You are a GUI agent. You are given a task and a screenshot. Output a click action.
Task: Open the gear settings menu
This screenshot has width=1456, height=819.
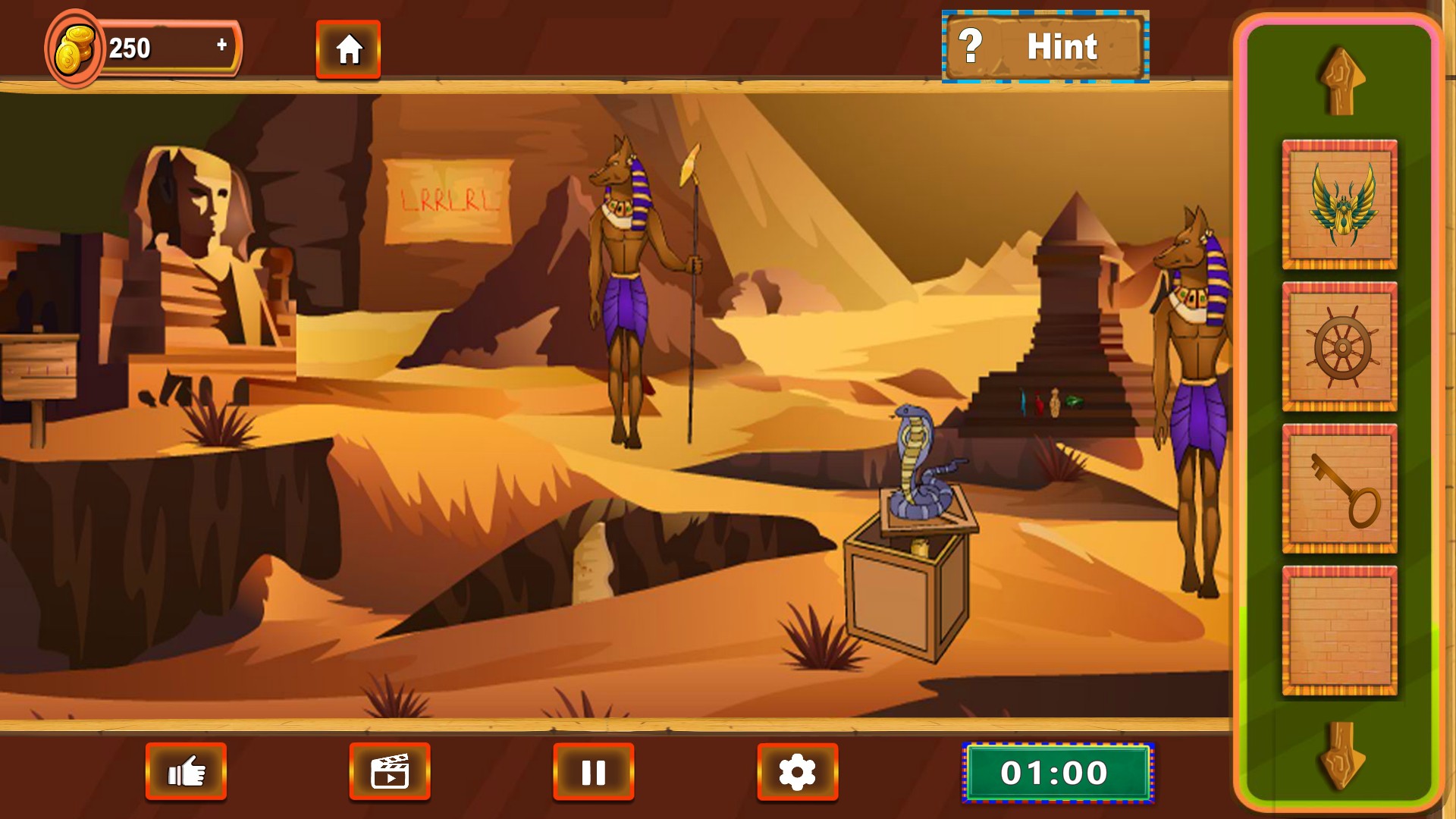[797, 772]
